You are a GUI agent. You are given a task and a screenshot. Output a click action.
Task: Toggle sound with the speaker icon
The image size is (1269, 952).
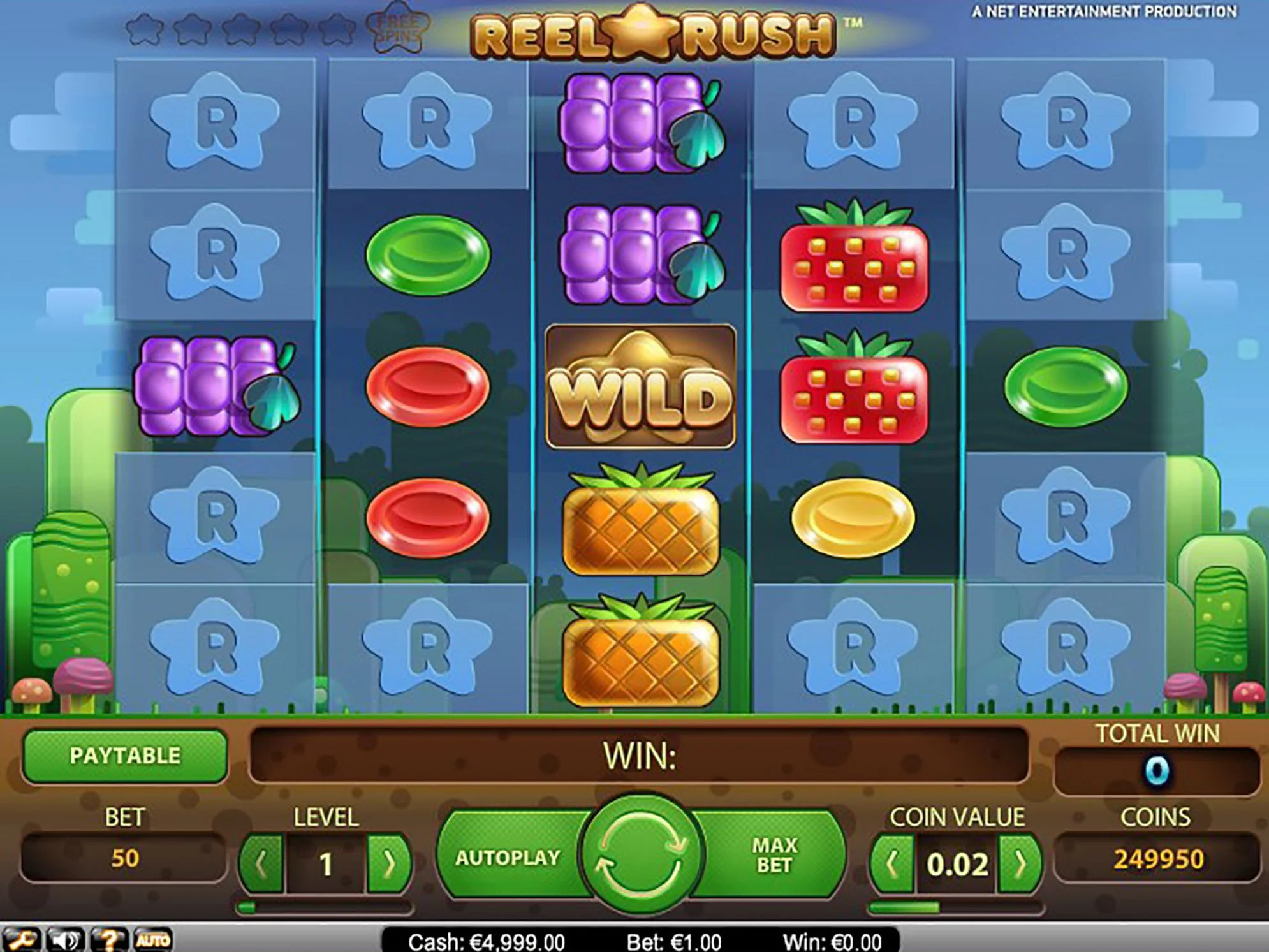click(65, 940)
